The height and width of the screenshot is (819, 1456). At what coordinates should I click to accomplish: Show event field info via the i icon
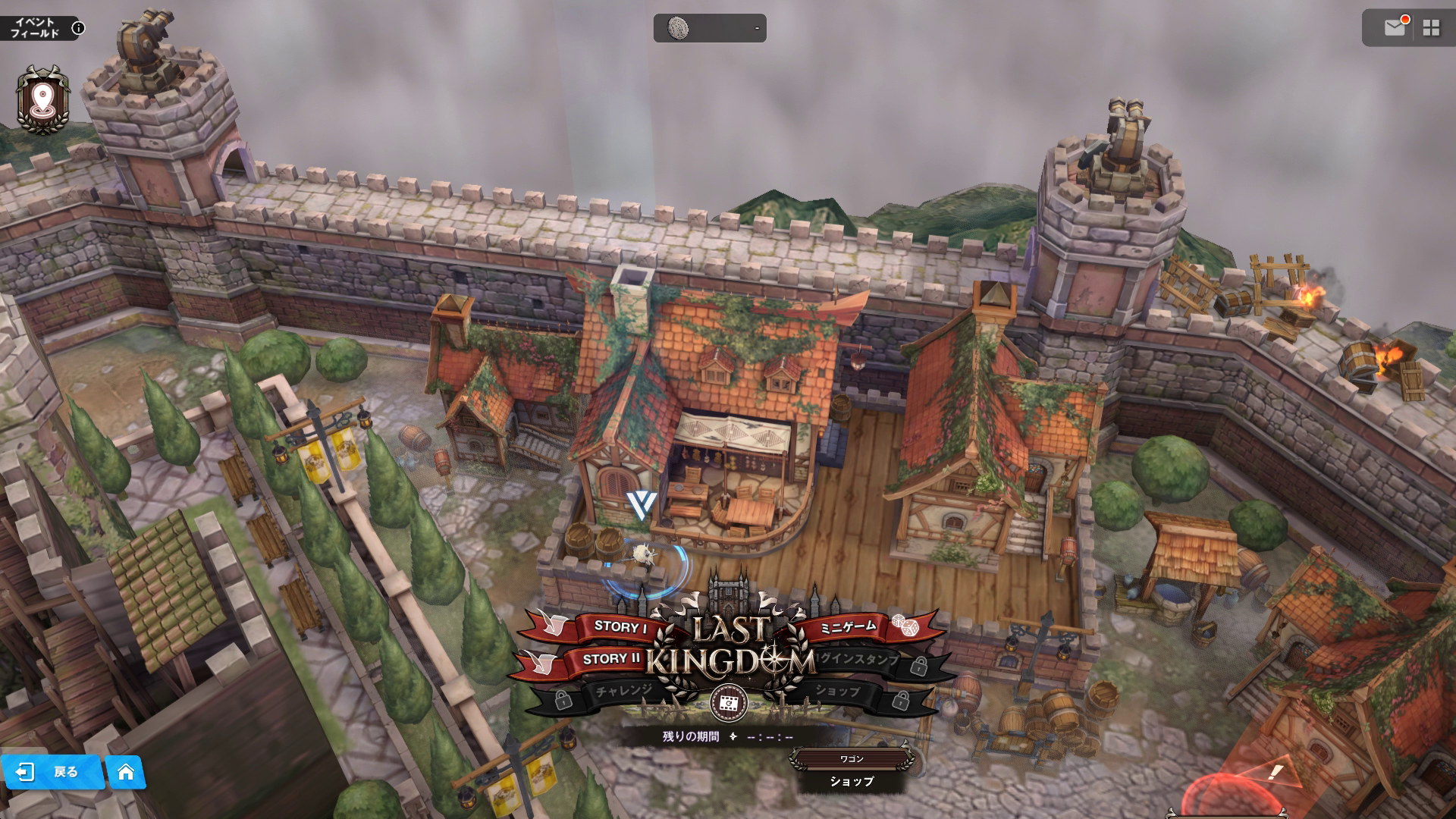pos(78,29)
